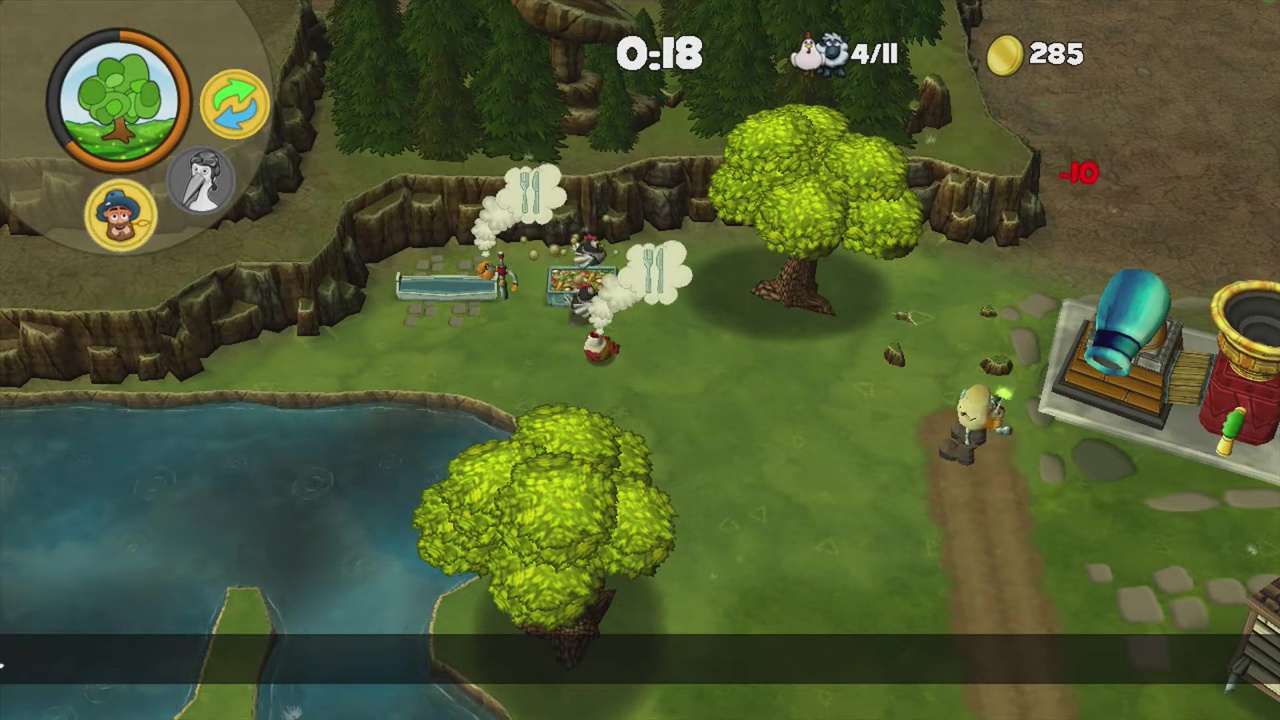Open the match timer showing 0:18
Image resolution: width=1280 pixels, height=720 pixels.
(x=660, y=54)
